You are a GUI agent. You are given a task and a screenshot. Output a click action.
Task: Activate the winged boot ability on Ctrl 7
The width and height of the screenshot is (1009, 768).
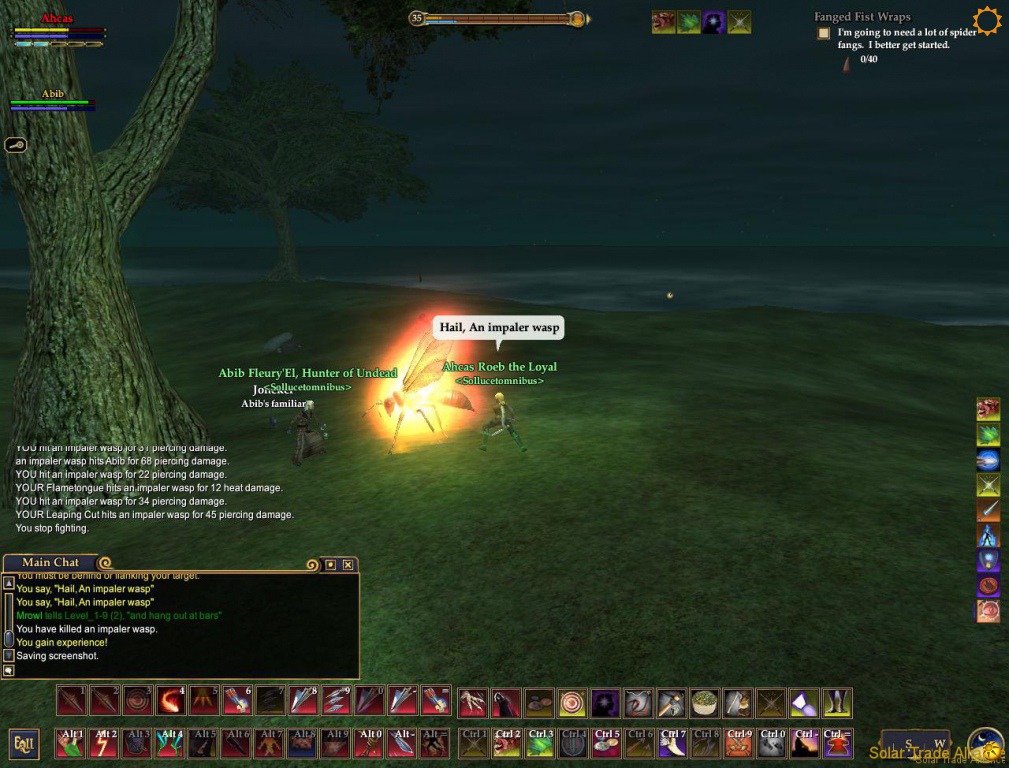click(x=673, y=743)
